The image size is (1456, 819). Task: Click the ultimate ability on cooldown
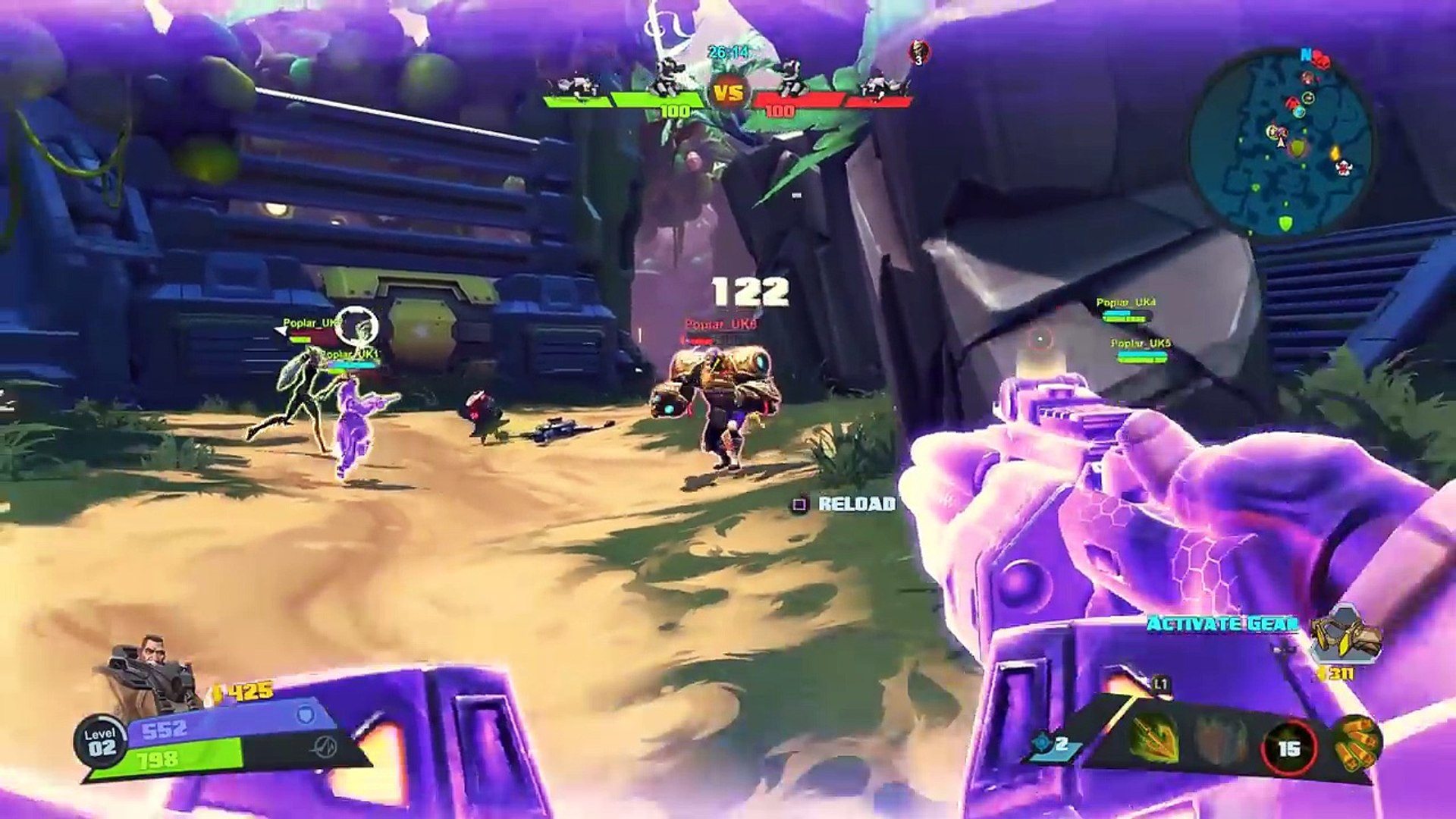[1288, 748]
